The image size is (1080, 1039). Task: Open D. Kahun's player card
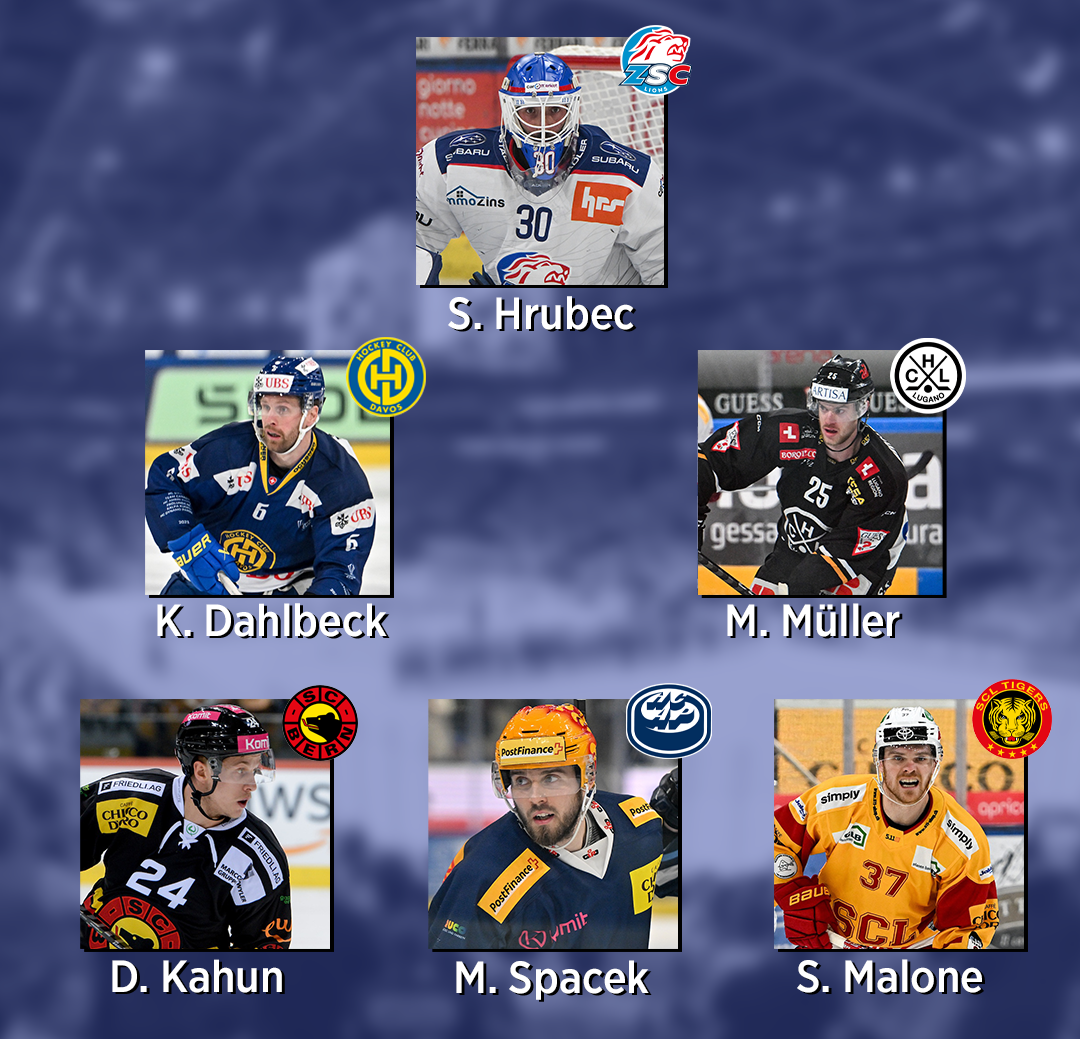tap(205, 824)
